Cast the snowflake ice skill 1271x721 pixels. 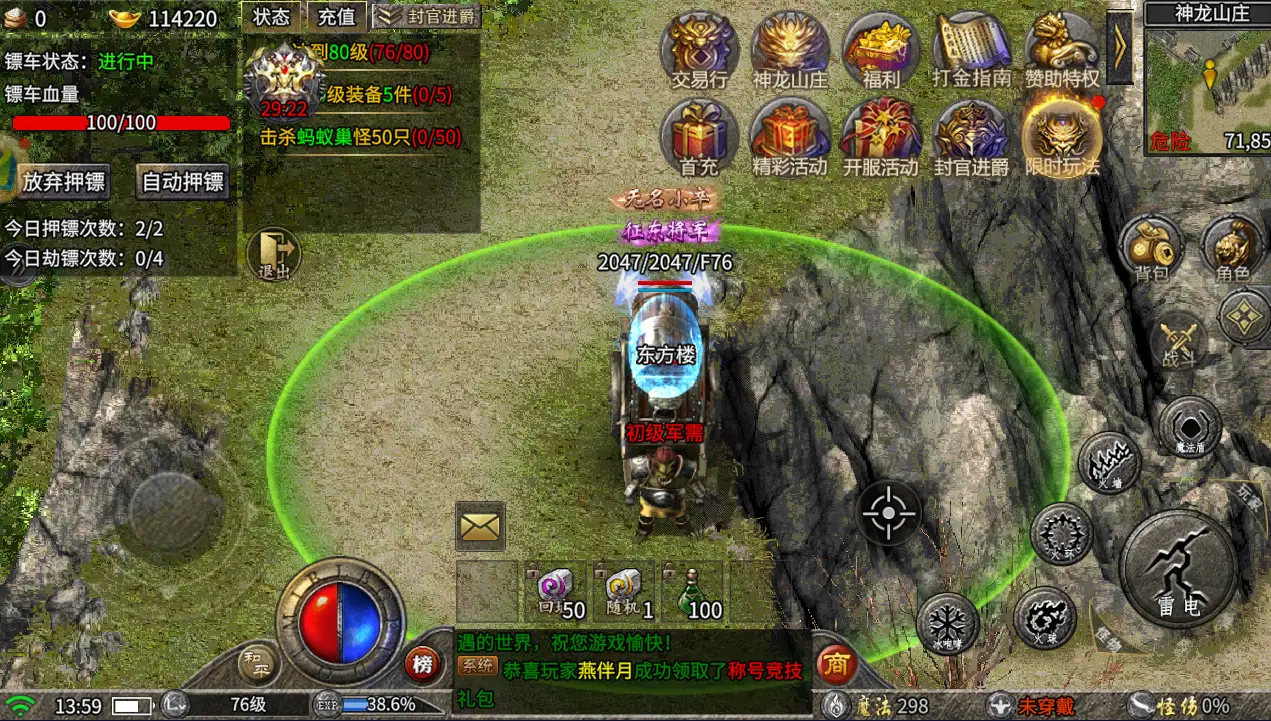point(946,622)
